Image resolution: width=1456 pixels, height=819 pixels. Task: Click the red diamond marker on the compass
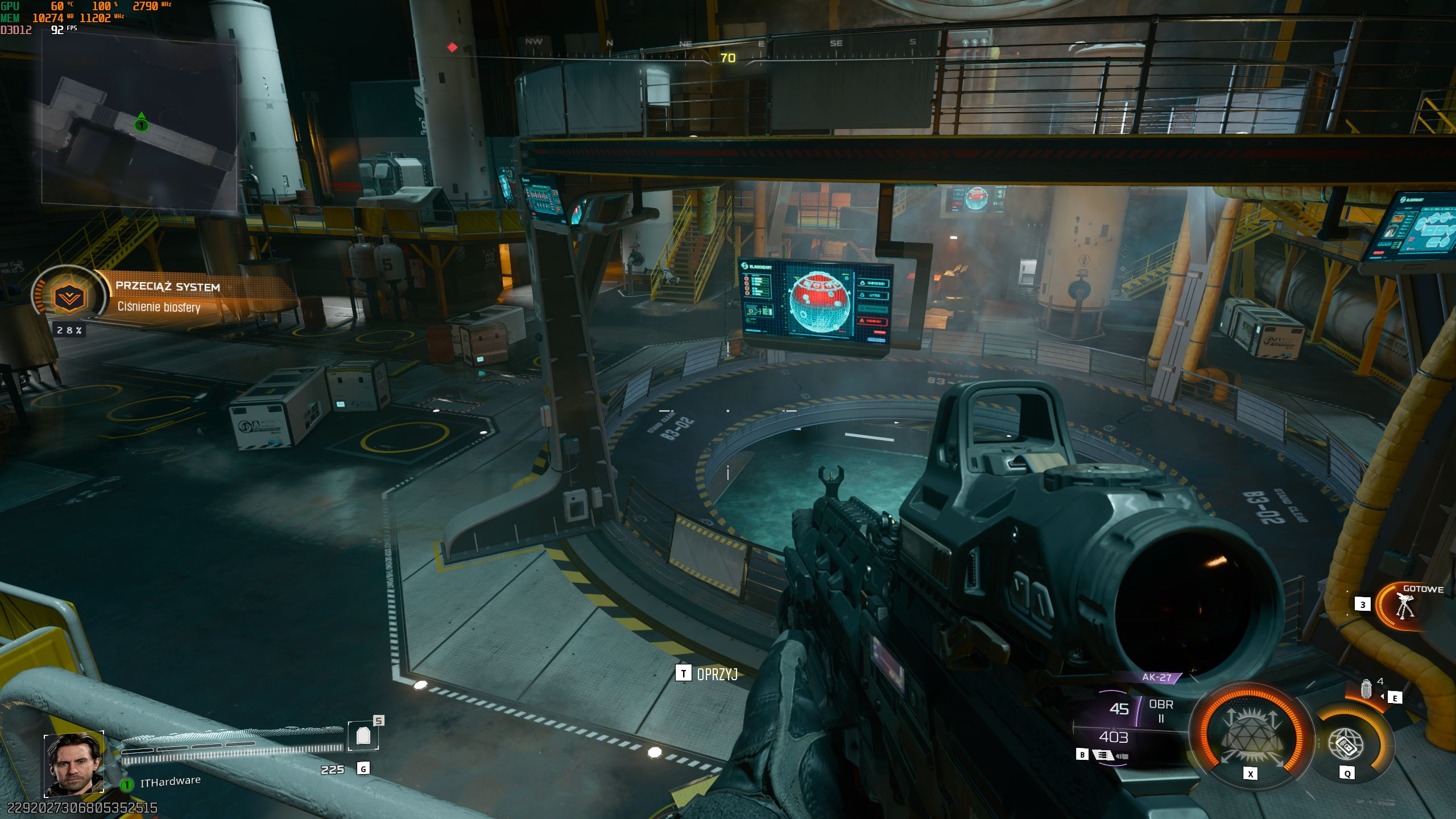[x=452, y=47]
